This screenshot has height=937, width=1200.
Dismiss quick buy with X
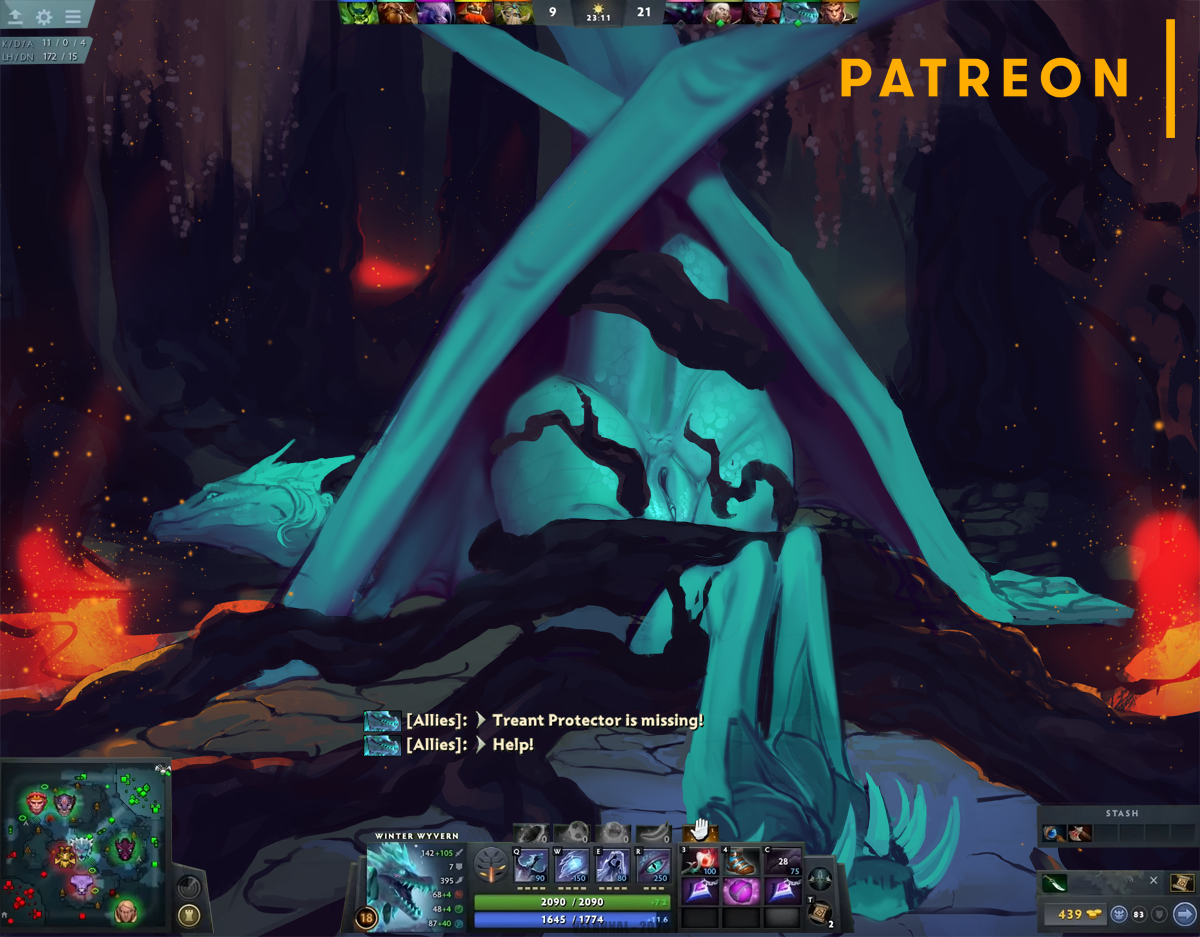1153,881
